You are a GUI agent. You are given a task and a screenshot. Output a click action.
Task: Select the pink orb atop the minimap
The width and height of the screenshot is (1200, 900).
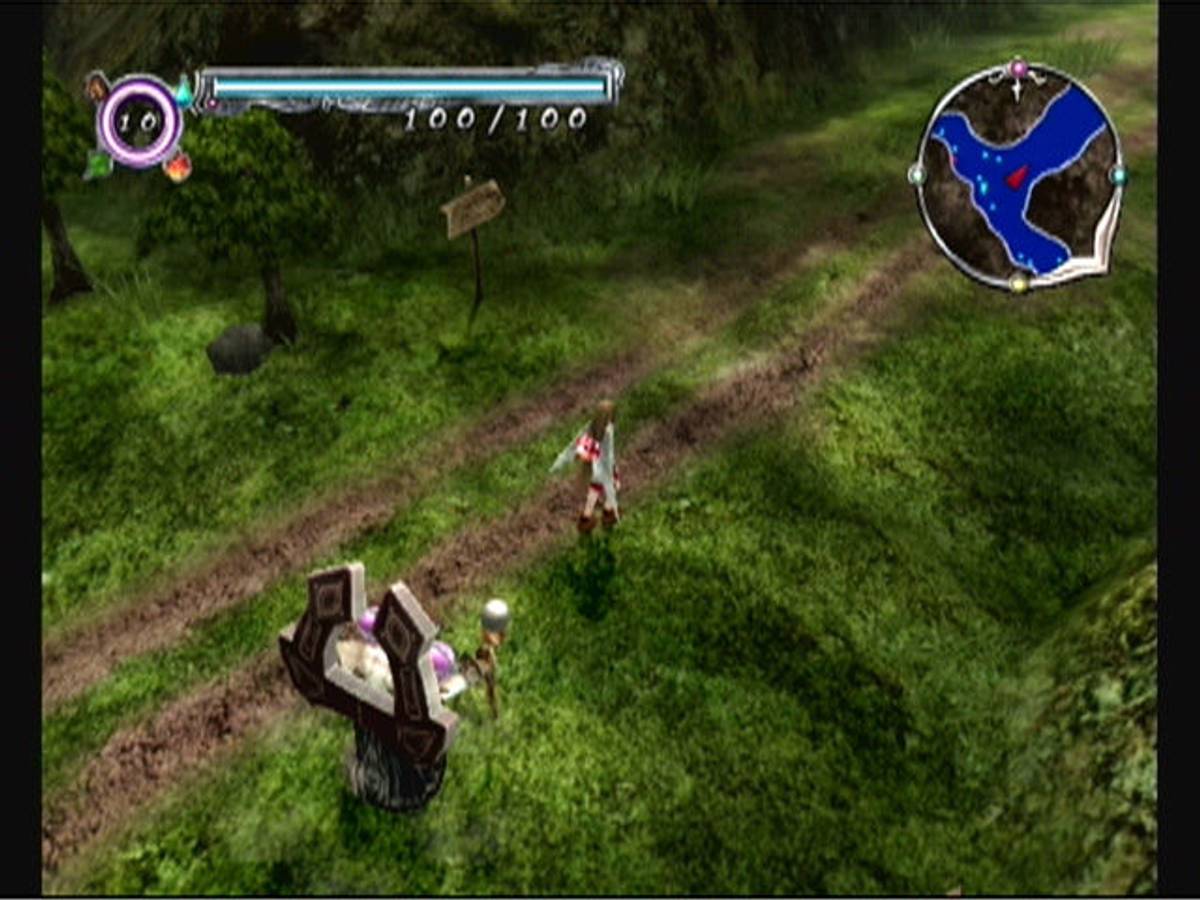pos(1018,68)
